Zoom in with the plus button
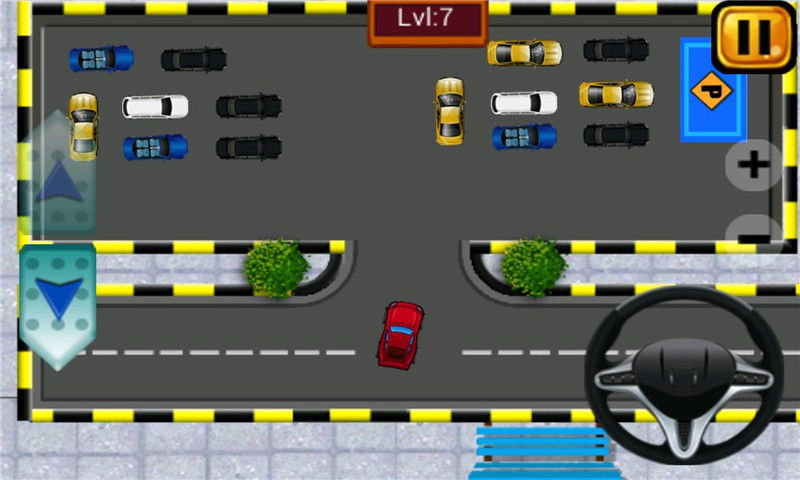 (x=753, y=165)
